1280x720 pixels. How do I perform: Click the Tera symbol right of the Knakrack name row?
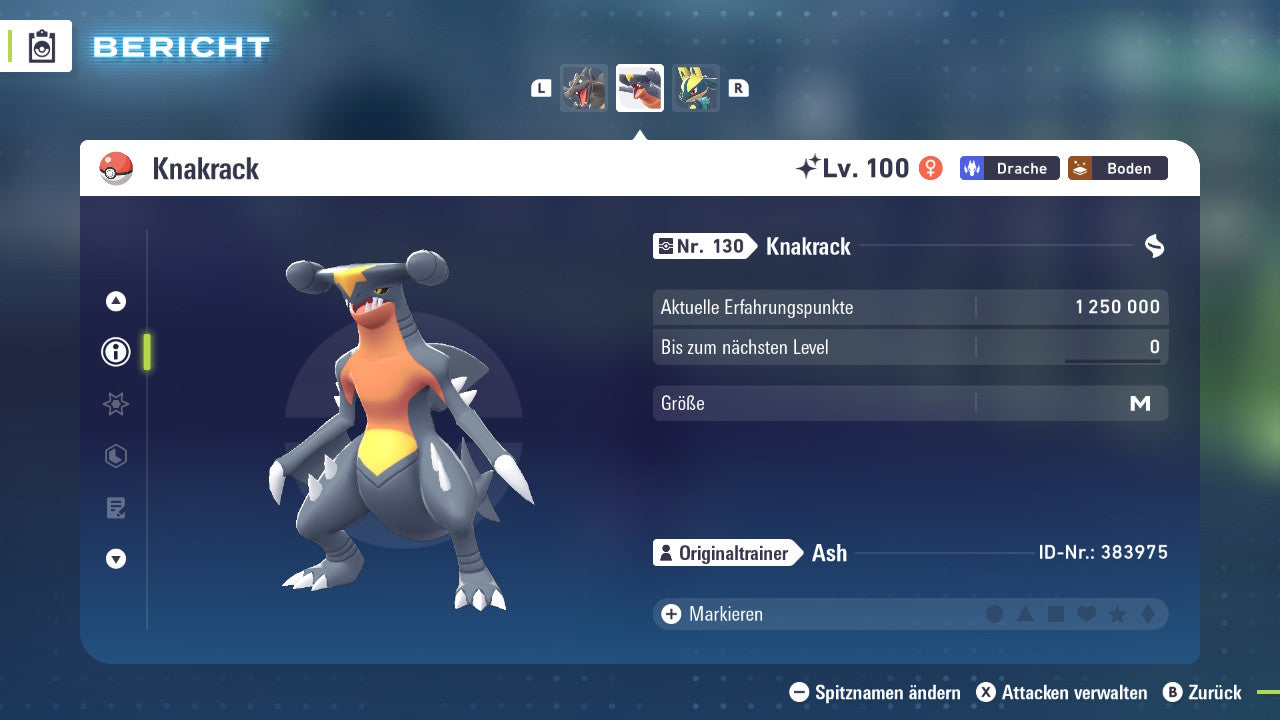pos(1154,245)
